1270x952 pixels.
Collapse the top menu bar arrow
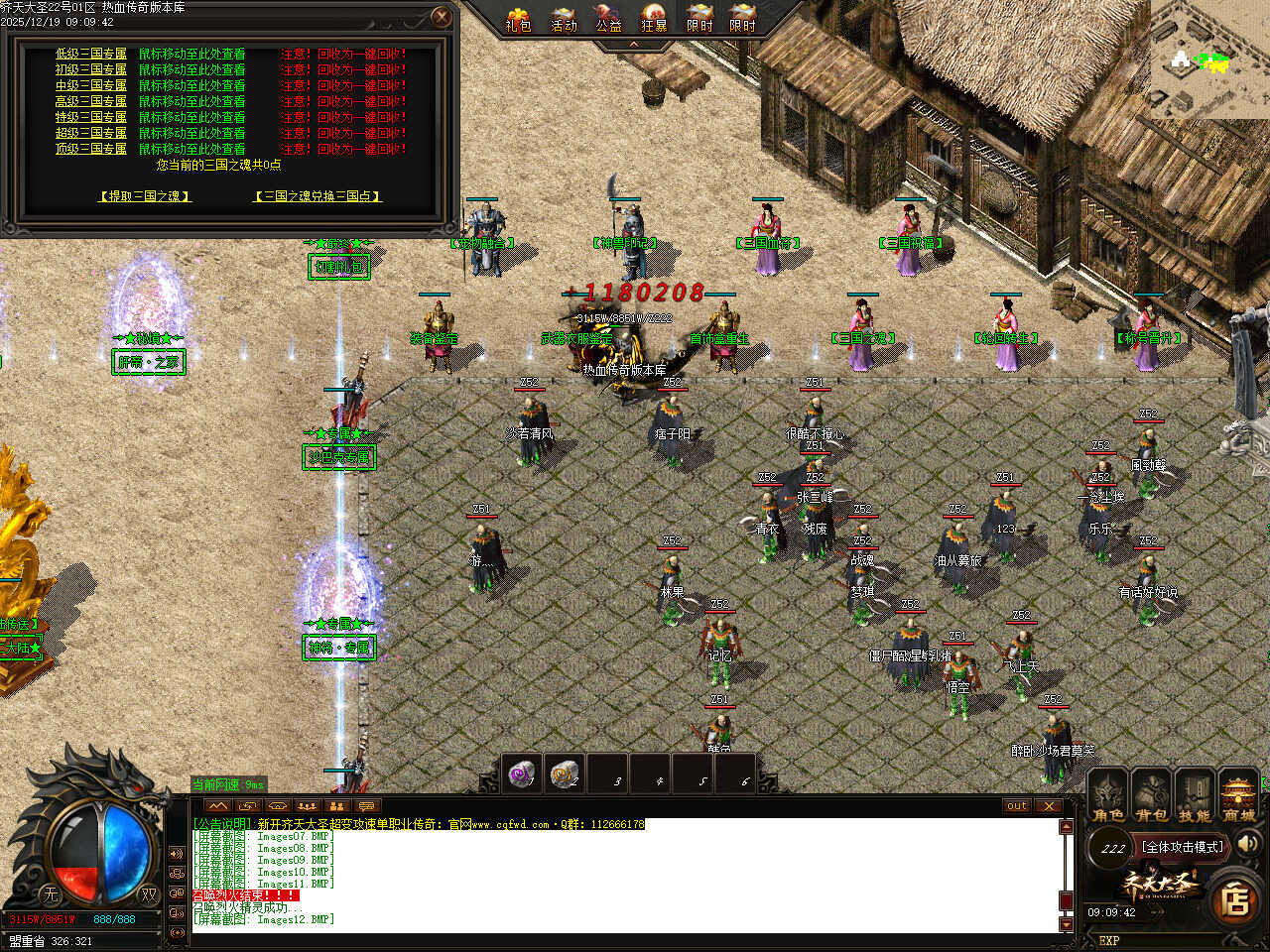[x=634, y=45]
